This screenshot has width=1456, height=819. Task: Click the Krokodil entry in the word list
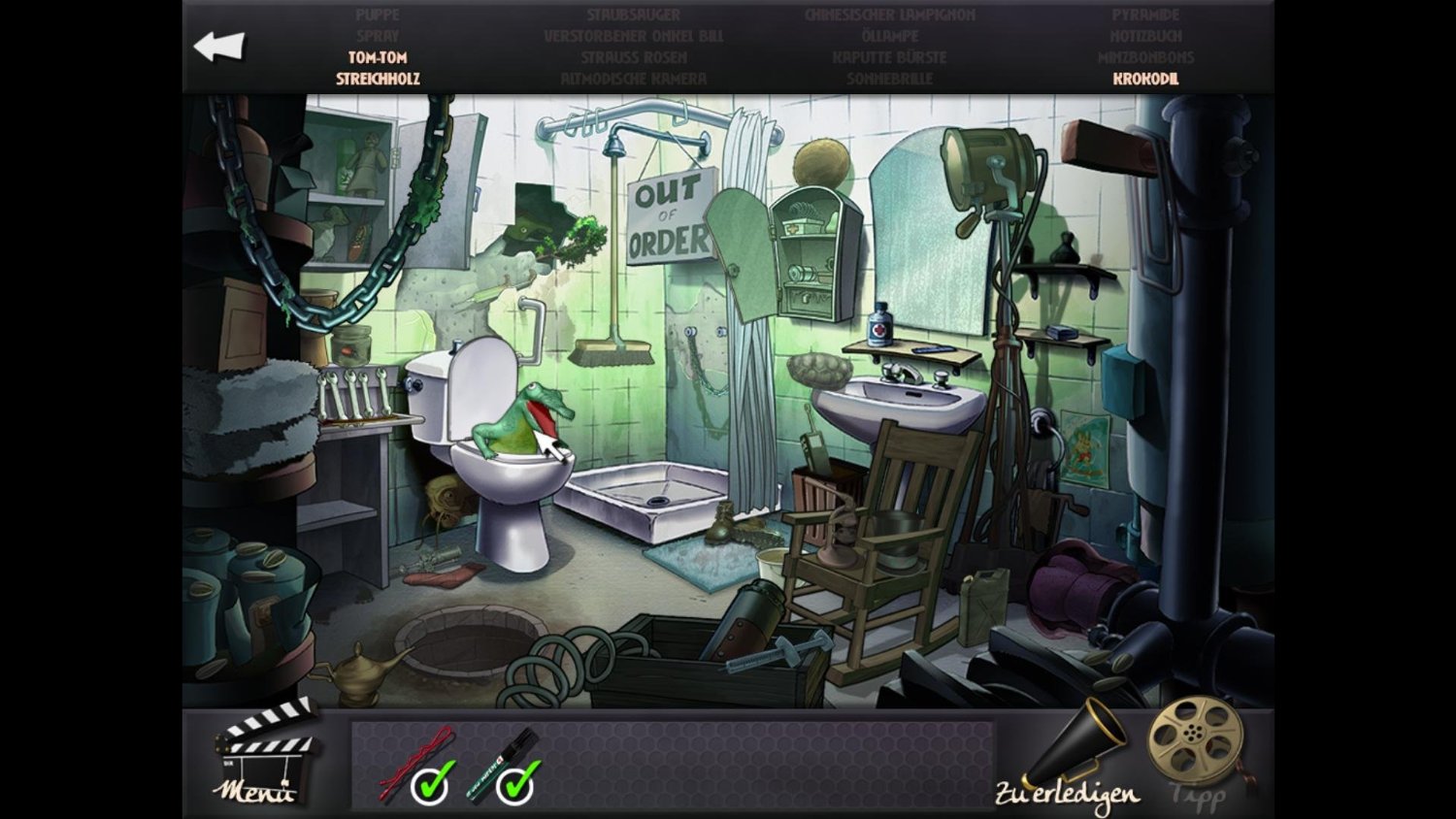[x=1145, y=79]
